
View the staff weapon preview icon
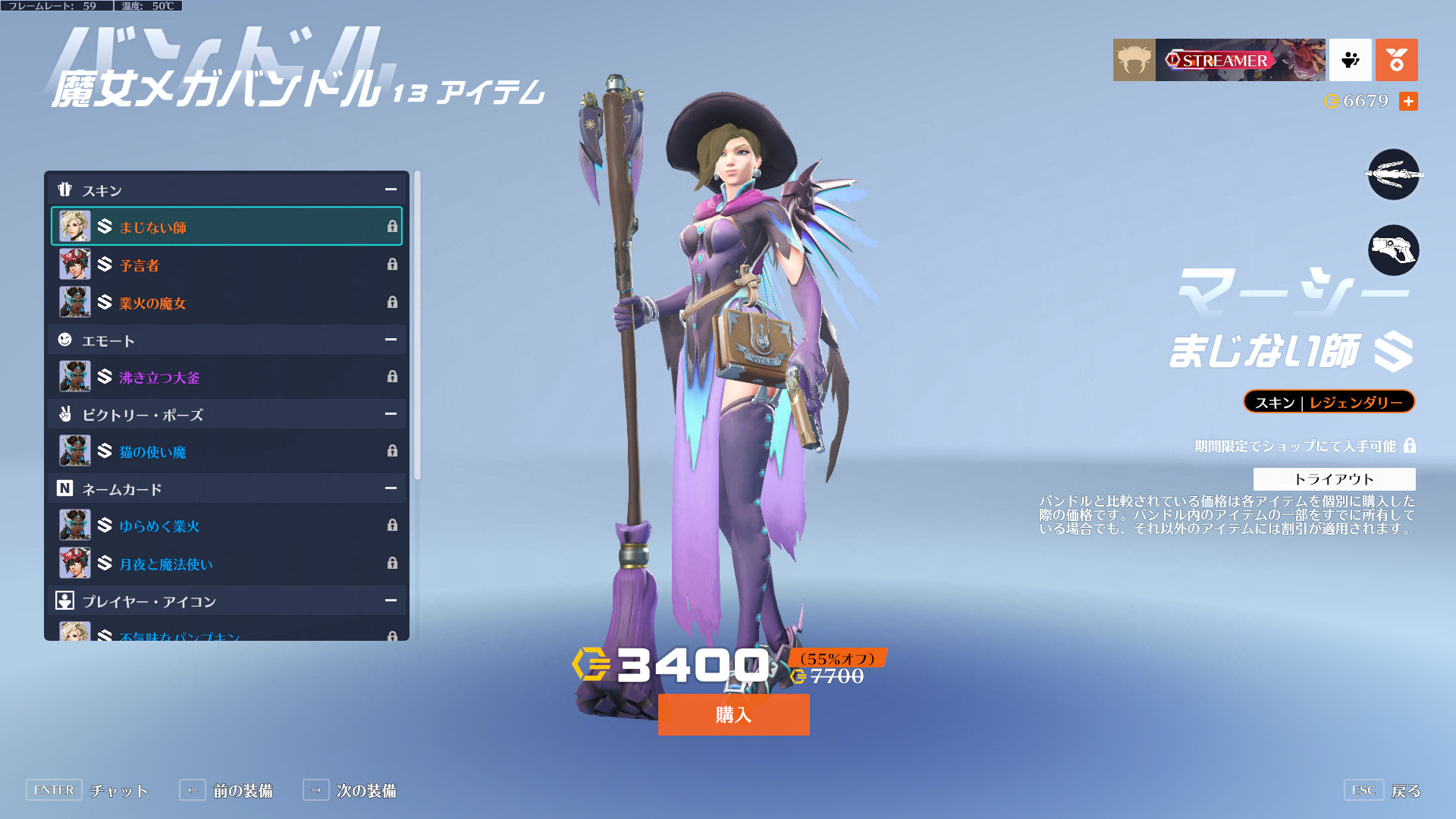[x=1393, y=174]
